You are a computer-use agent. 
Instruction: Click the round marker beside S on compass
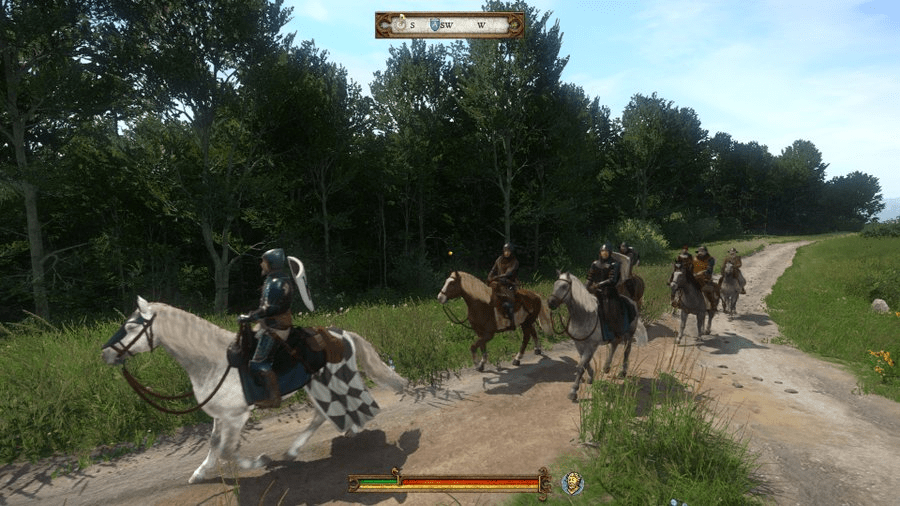coord(400,24)
